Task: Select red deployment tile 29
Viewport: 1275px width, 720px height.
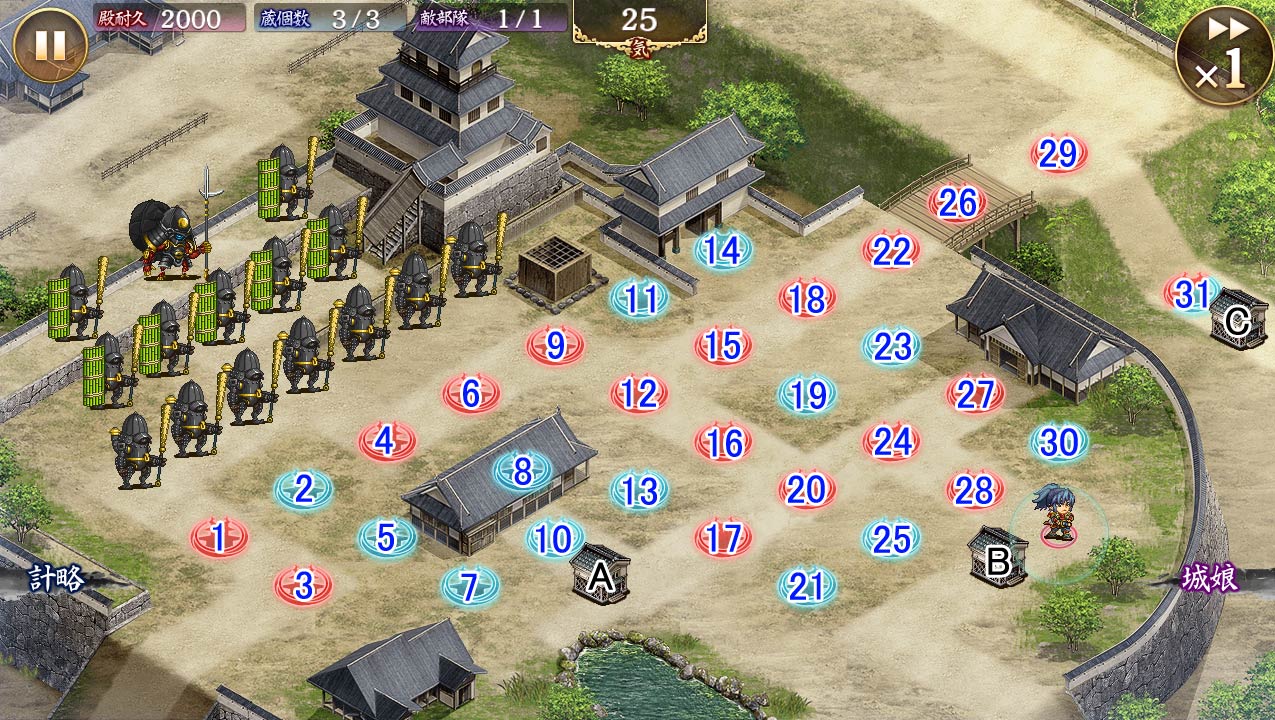Action: pos(1058,154)
